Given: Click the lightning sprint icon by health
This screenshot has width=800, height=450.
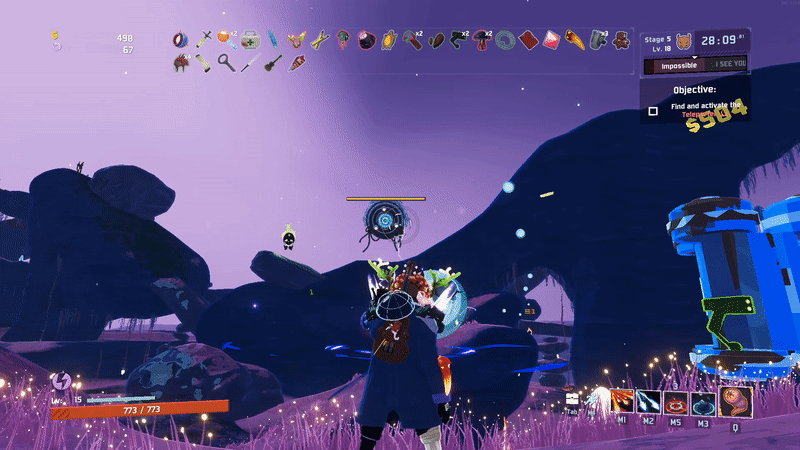Looking at the screenshot, I should (x=60, y=380).
